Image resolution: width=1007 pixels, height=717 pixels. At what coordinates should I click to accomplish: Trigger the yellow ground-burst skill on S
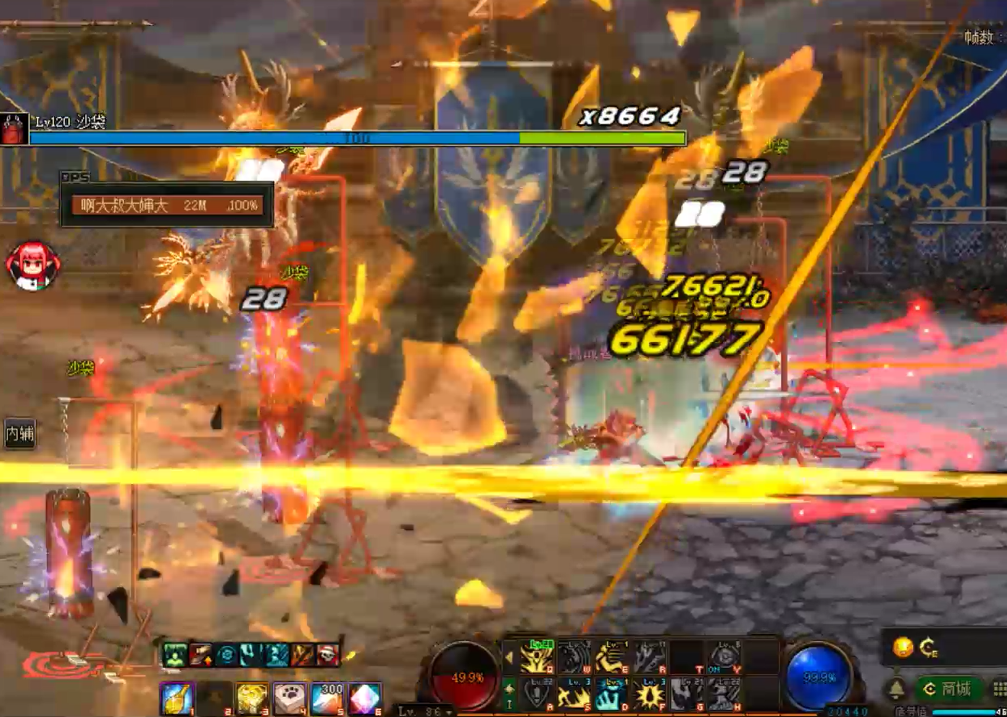574,693
